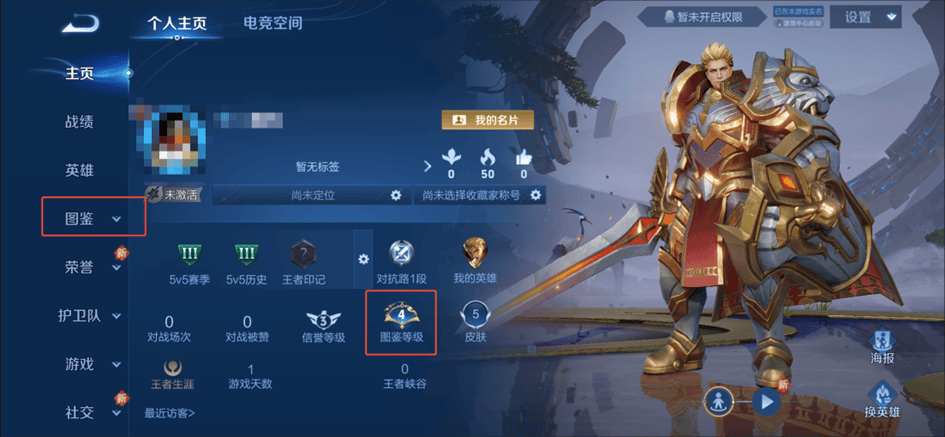Play the hero showcase animation
The width and height of the screenshot is (945, 437).
[767, 402]
